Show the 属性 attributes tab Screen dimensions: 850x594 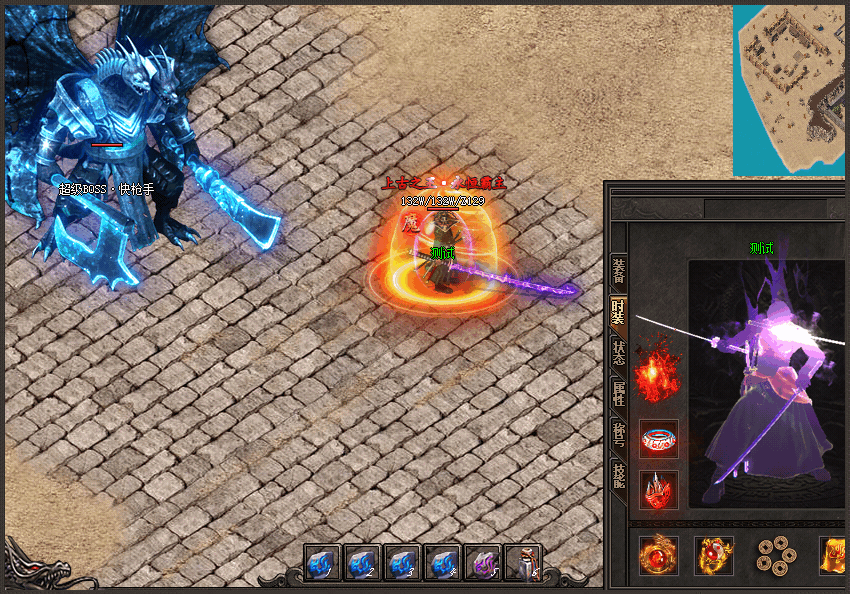tap(619, 394)
